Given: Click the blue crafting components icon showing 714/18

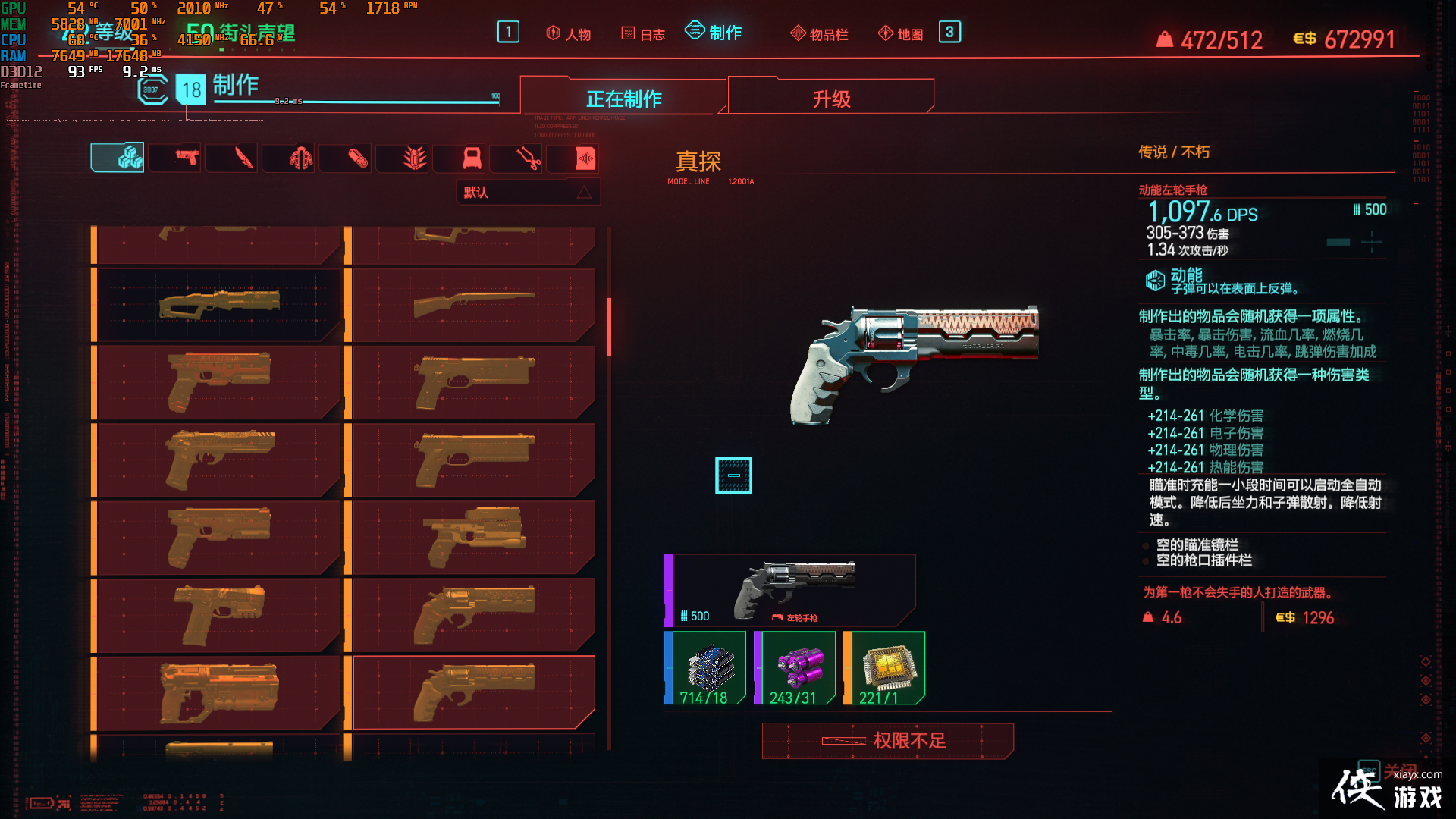Looking at the screenshot, I should [705, 666].
